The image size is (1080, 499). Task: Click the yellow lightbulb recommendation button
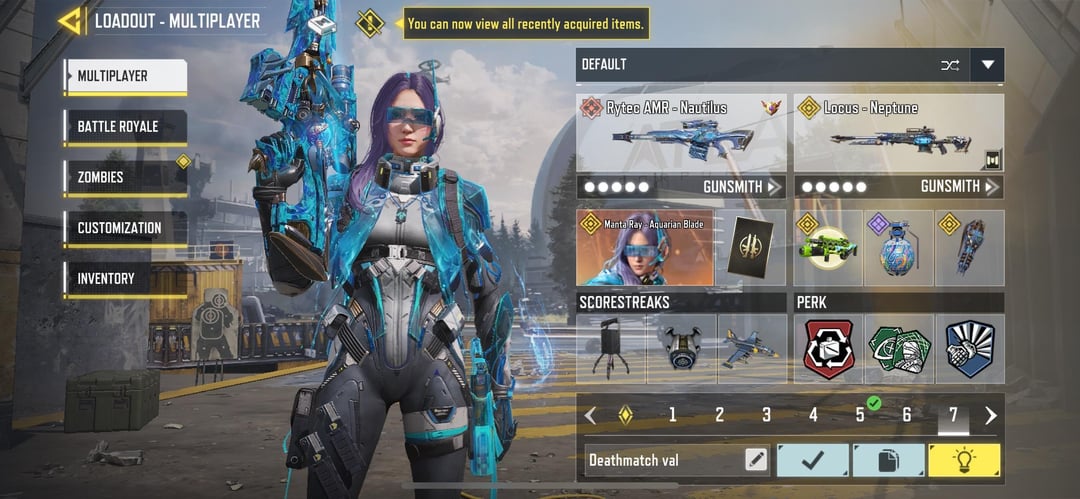click(964, 460)
